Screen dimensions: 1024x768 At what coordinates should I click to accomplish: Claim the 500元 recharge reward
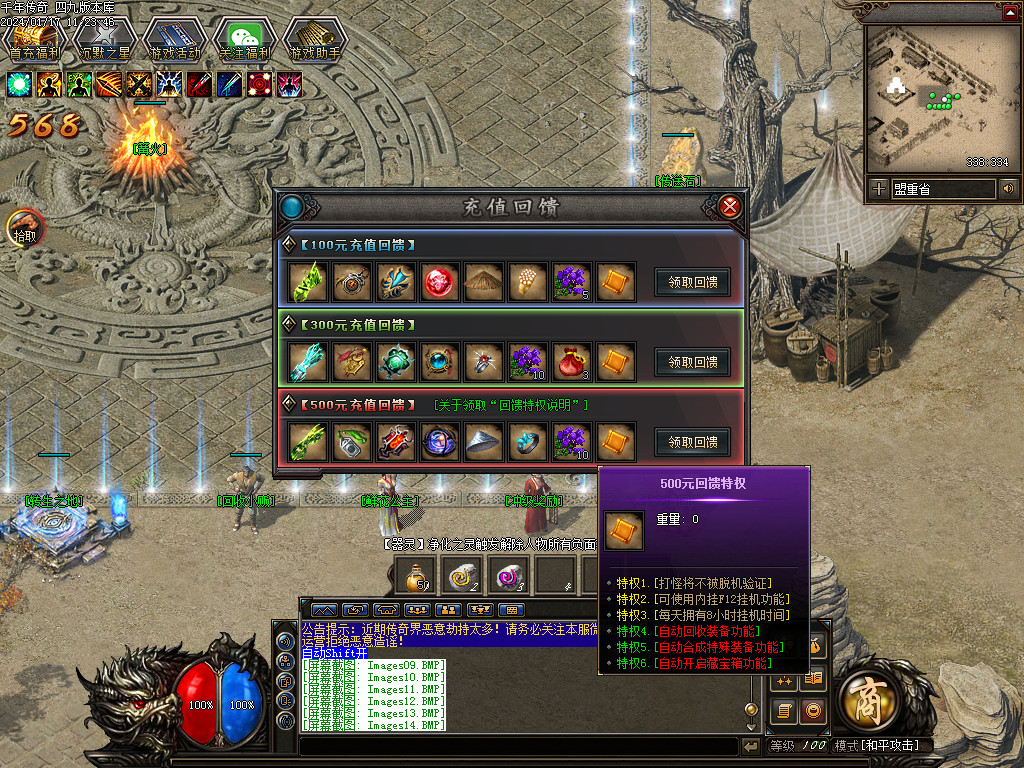click(x=692, y=442)
